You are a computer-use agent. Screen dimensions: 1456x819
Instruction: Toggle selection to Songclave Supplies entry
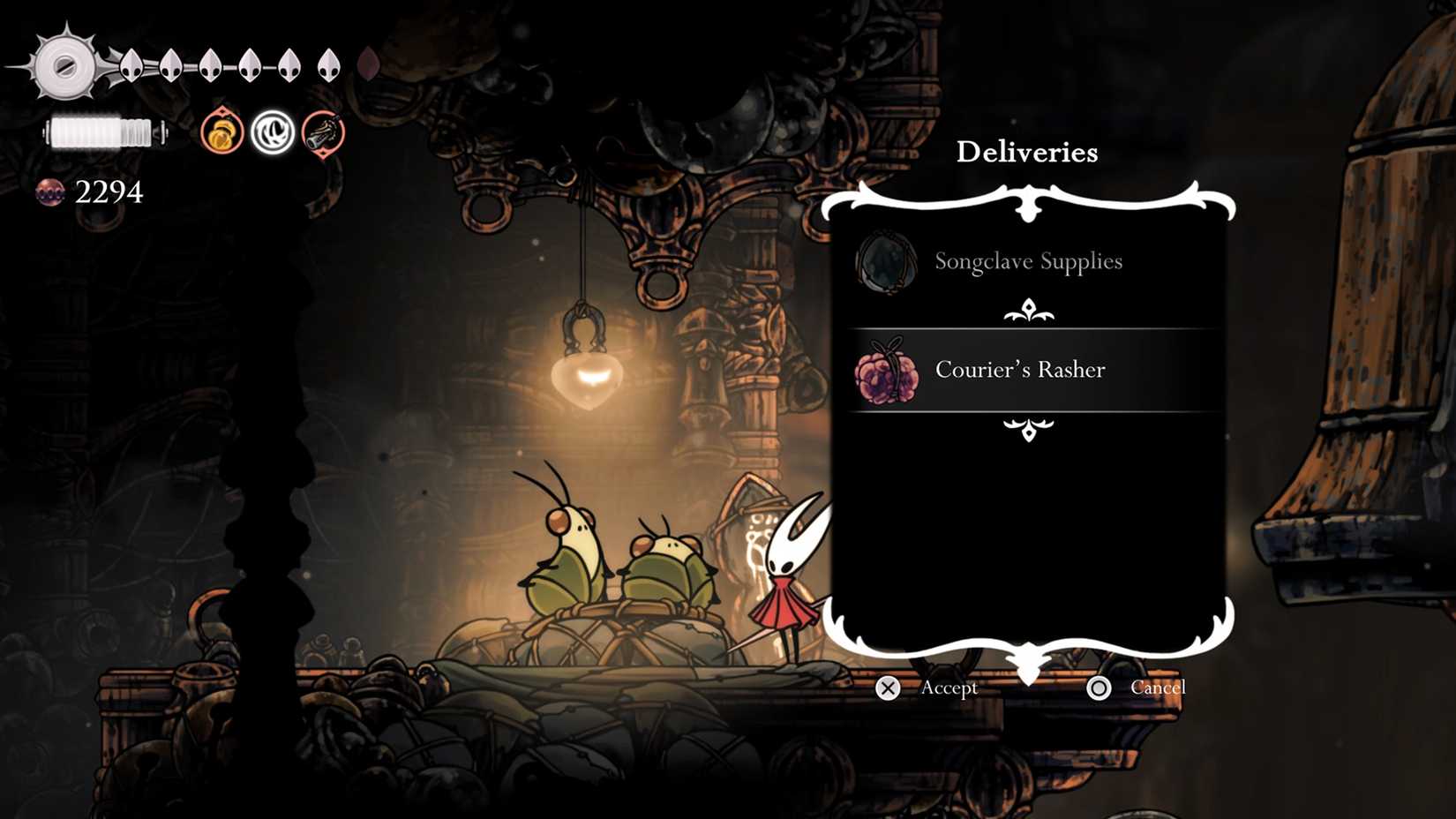click(x=1029, y=261)
